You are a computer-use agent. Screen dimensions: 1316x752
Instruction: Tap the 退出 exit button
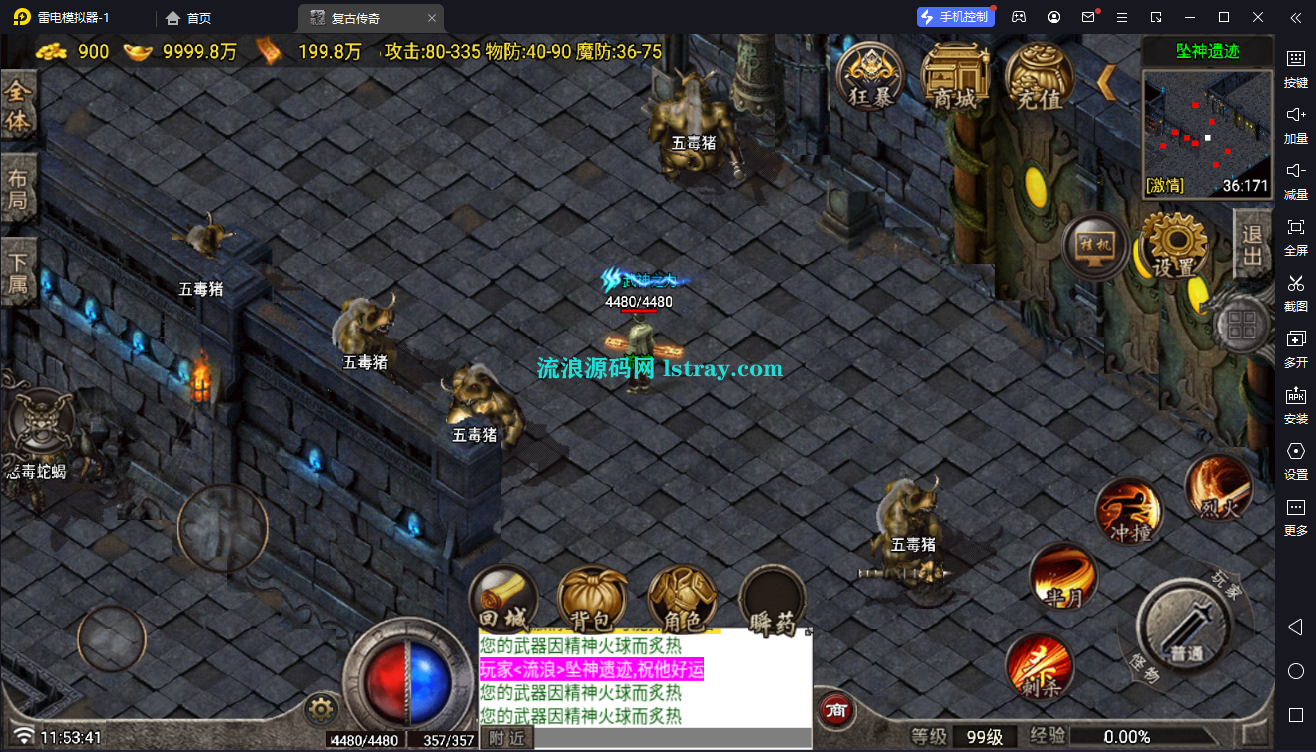coord(1252,245)
